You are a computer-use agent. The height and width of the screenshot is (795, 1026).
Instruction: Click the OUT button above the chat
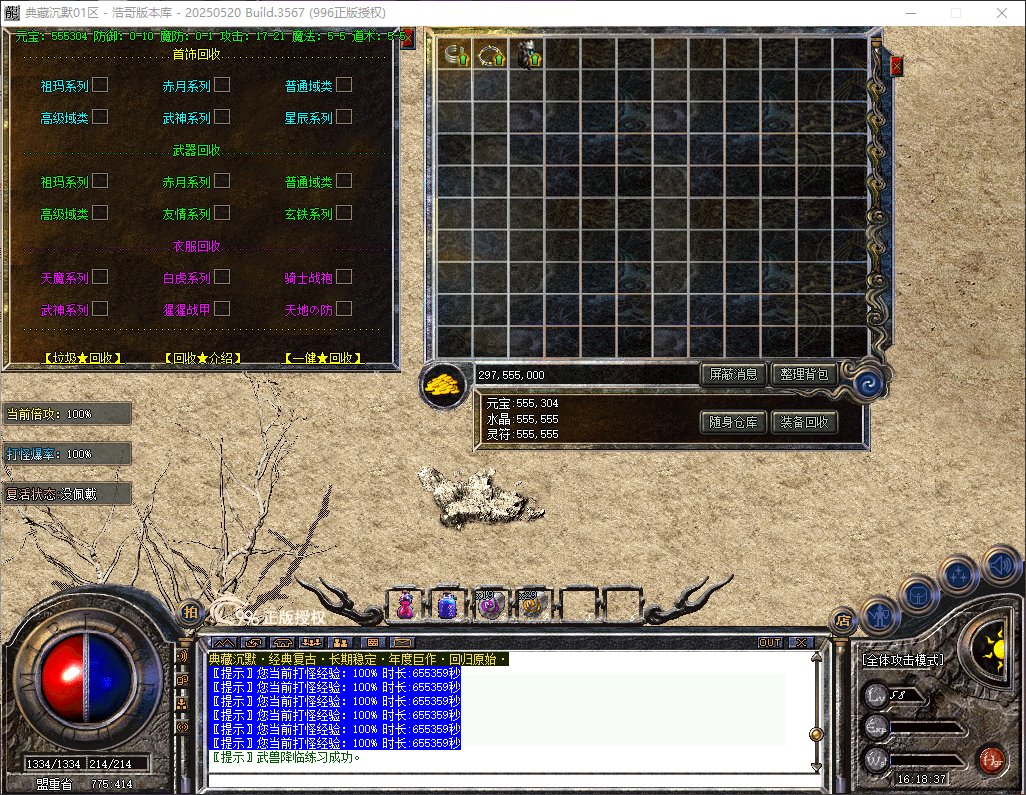[x=770, y=642]
